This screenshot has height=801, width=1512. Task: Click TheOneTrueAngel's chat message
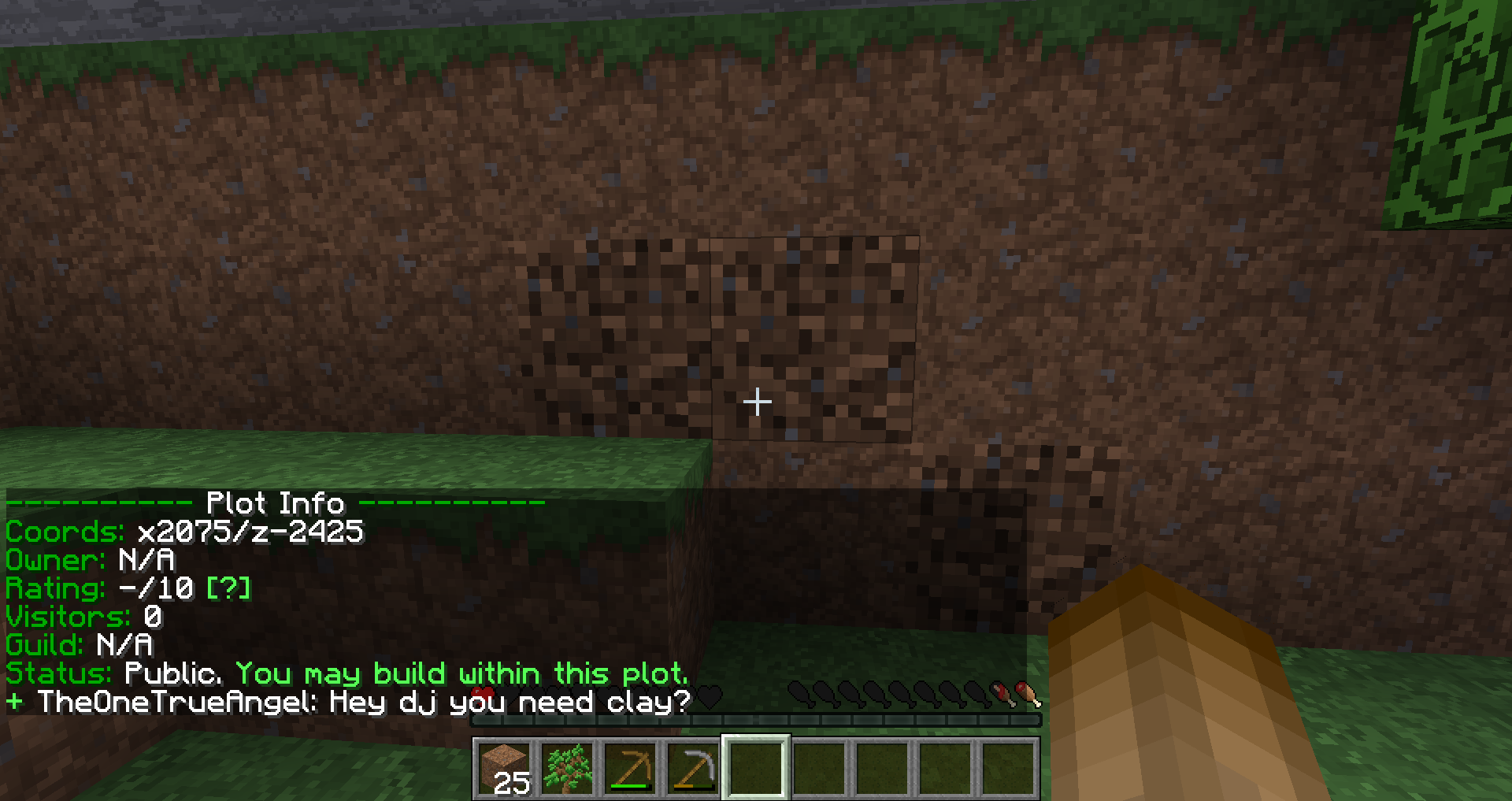(x=362, y=701)
